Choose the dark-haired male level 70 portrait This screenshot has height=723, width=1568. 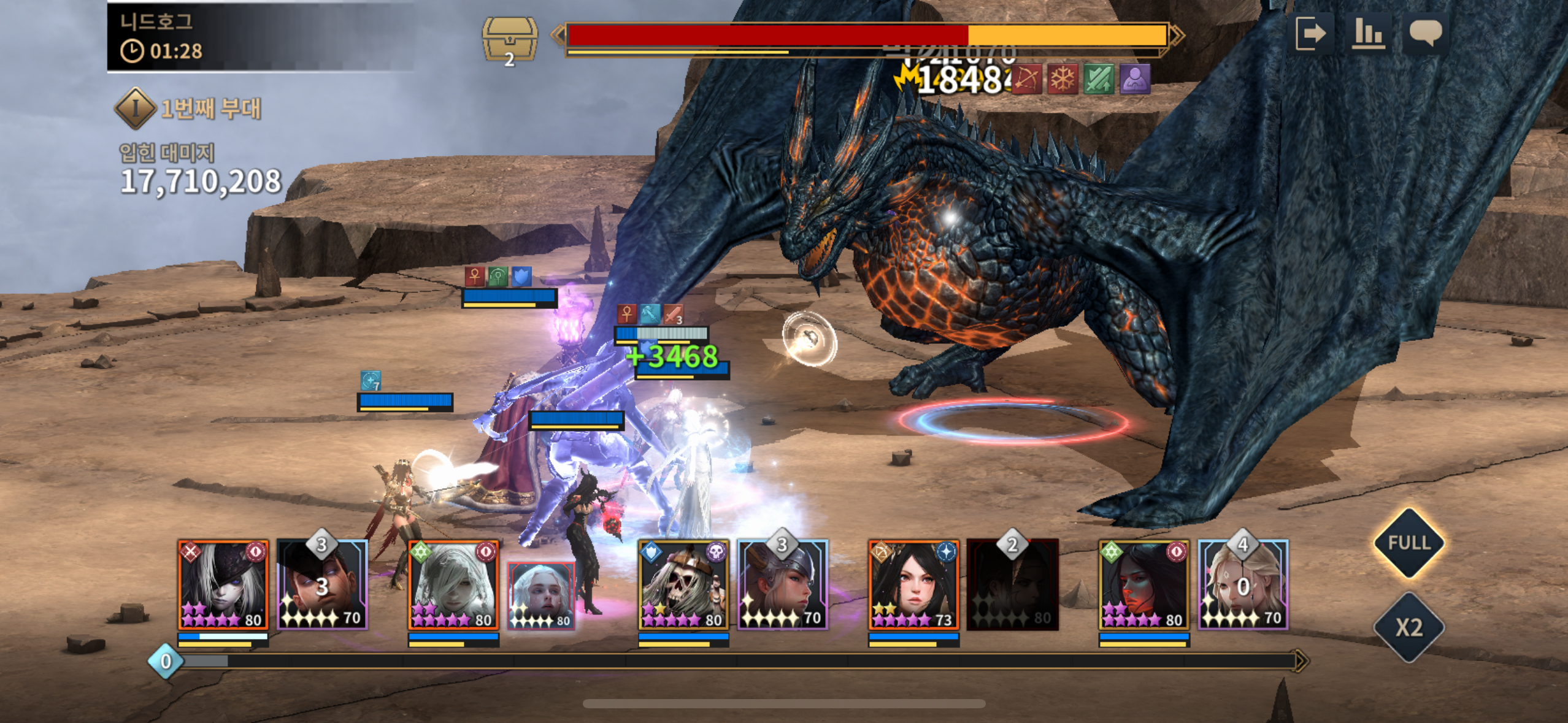click(322, 585)
